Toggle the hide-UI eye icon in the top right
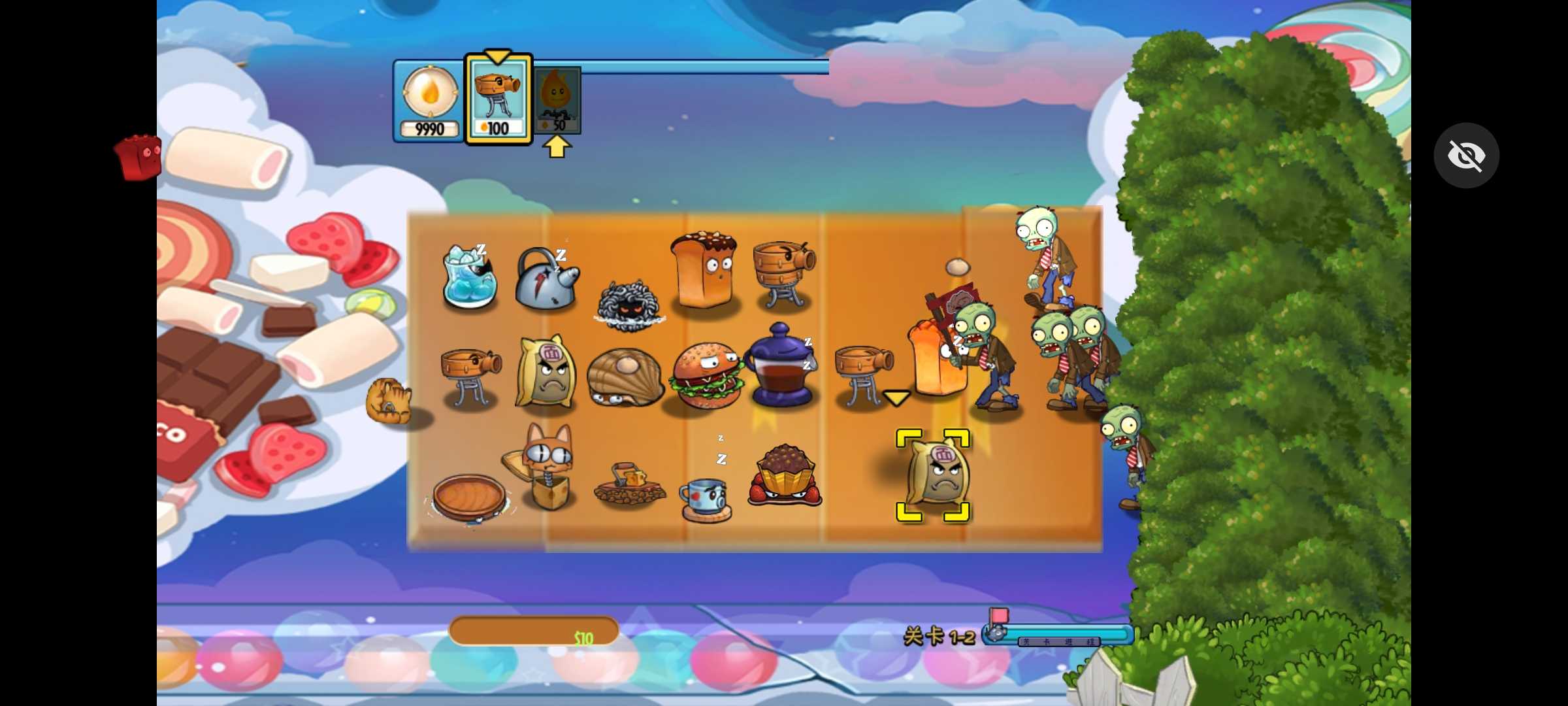 (1467, 155)
